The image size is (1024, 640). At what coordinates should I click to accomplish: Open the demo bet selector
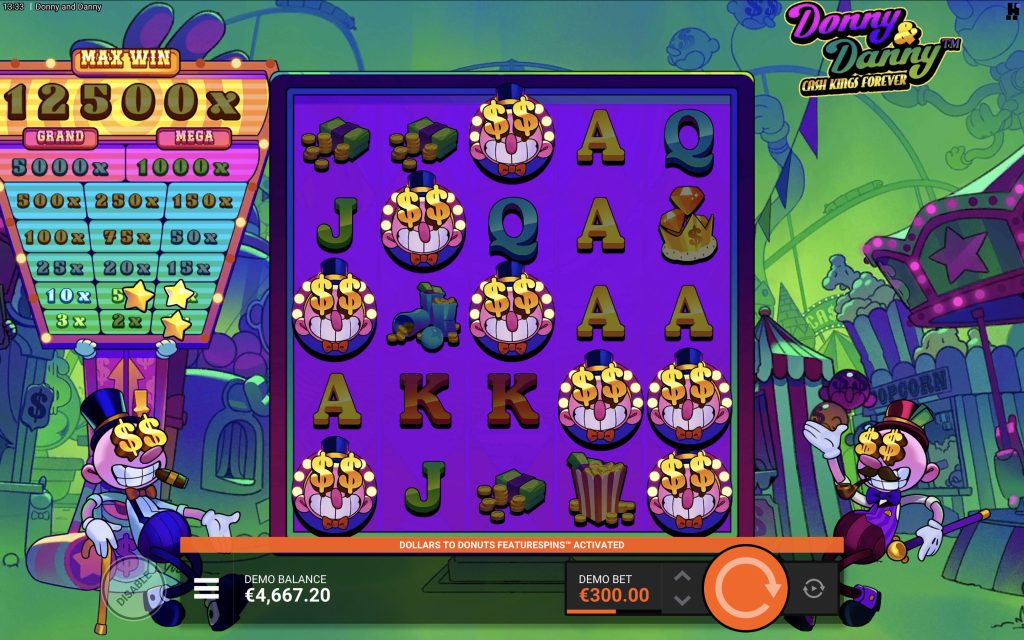(x=614, y=588)
